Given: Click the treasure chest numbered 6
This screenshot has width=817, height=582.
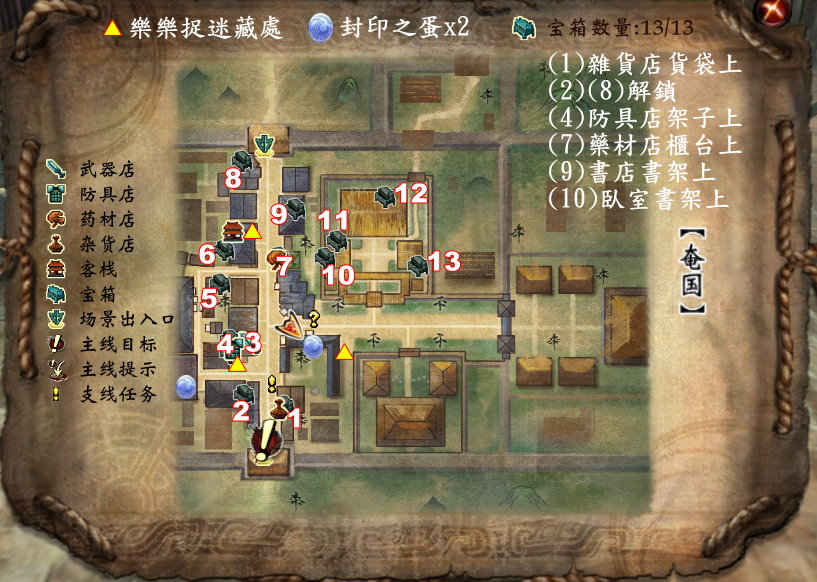Looking at the screenshot, I should (224, 252).
